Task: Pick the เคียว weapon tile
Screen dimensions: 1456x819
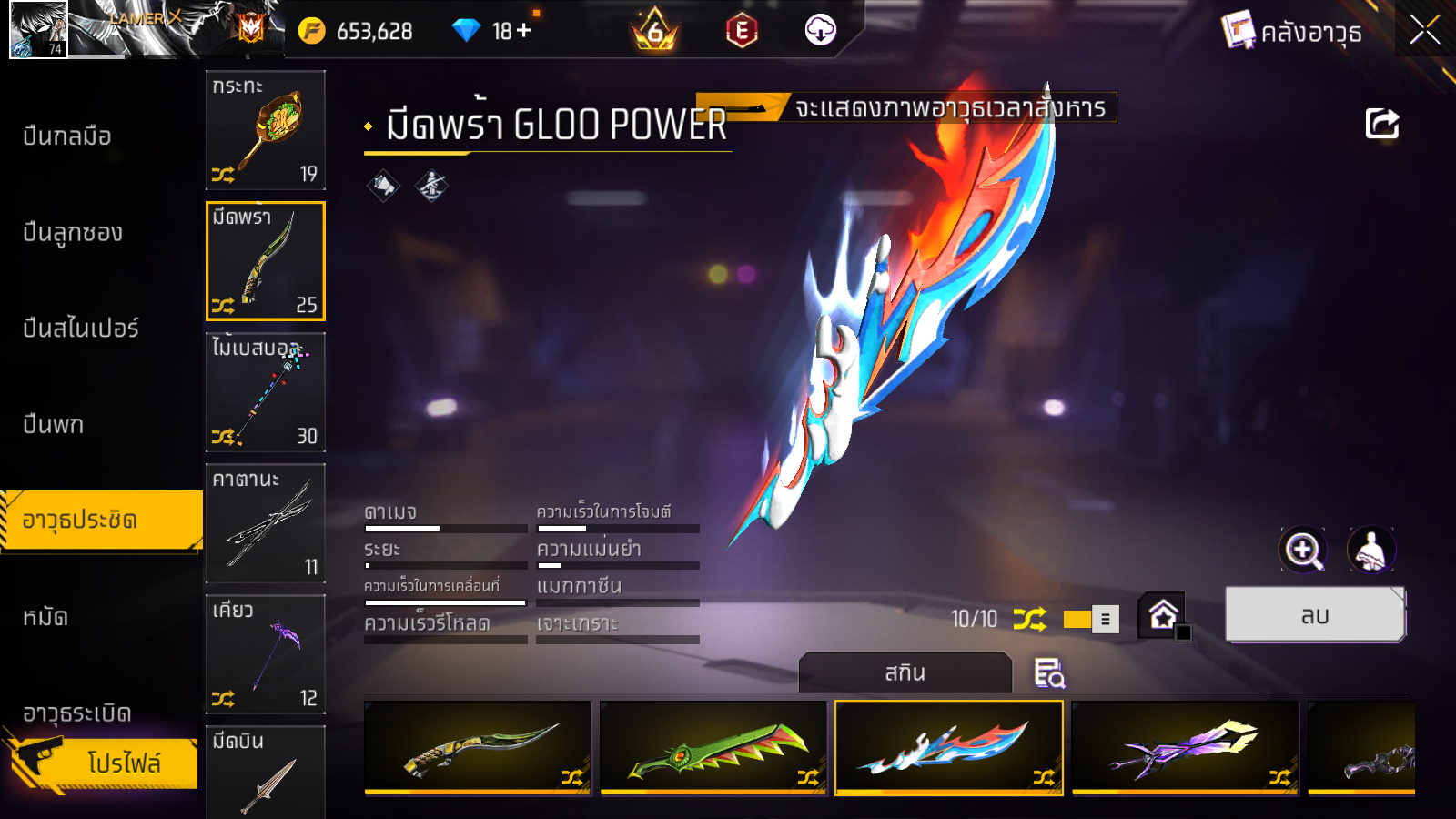Action: pyautogui.click(x=266, y=654)
